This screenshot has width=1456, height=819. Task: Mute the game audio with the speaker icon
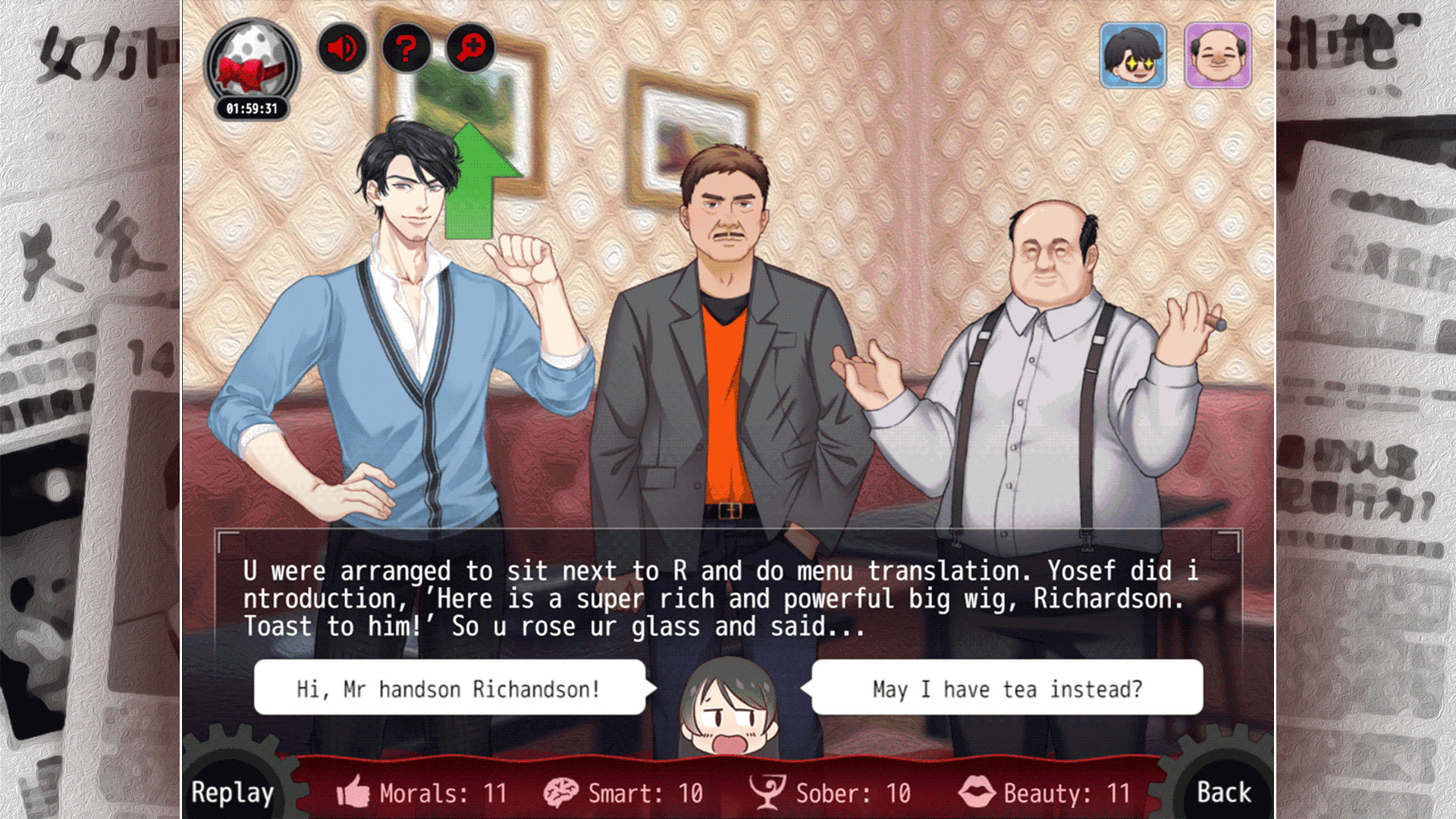click(342, 49)
